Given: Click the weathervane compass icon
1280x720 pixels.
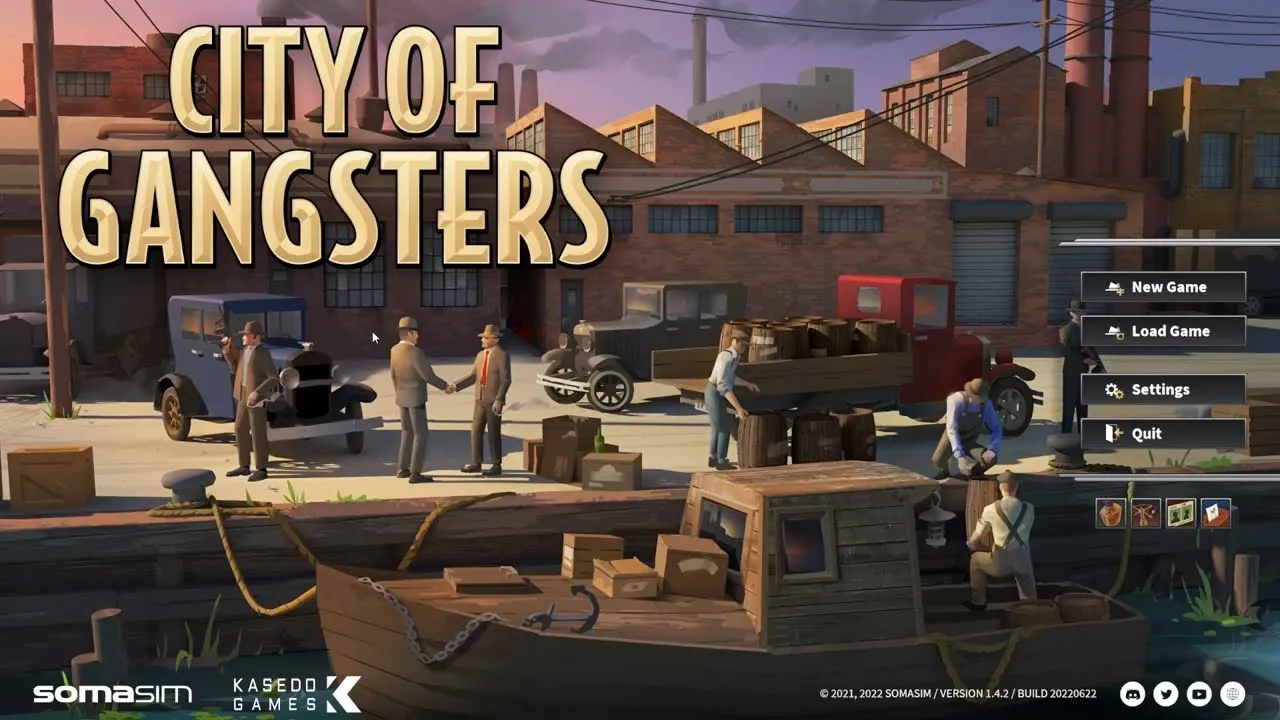Looking at the screenshot, I should click(1145, 513).
